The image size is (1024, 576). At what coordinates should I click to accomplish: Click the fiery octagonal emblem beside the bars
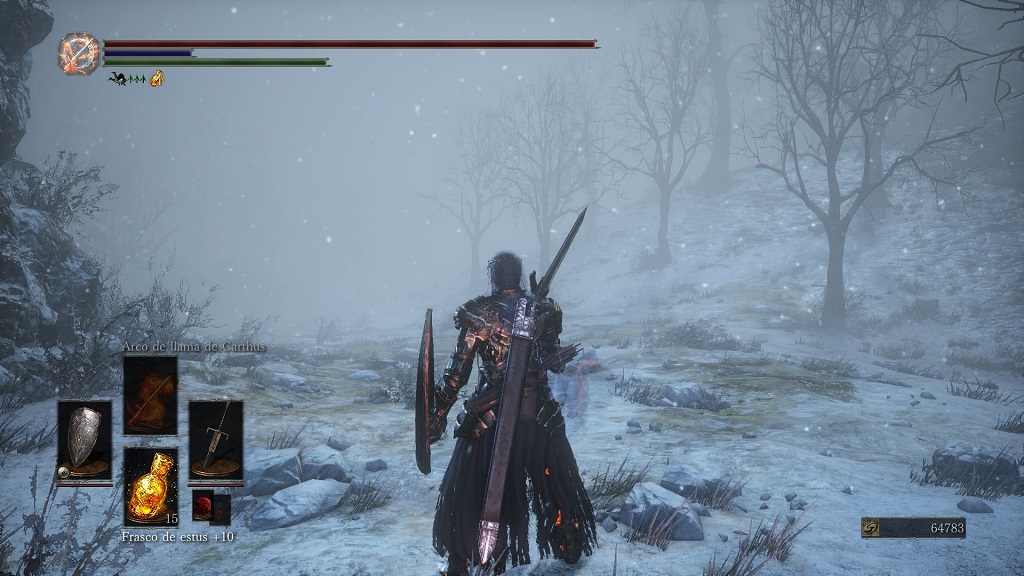pyautogui.click(x=79, y=53)
